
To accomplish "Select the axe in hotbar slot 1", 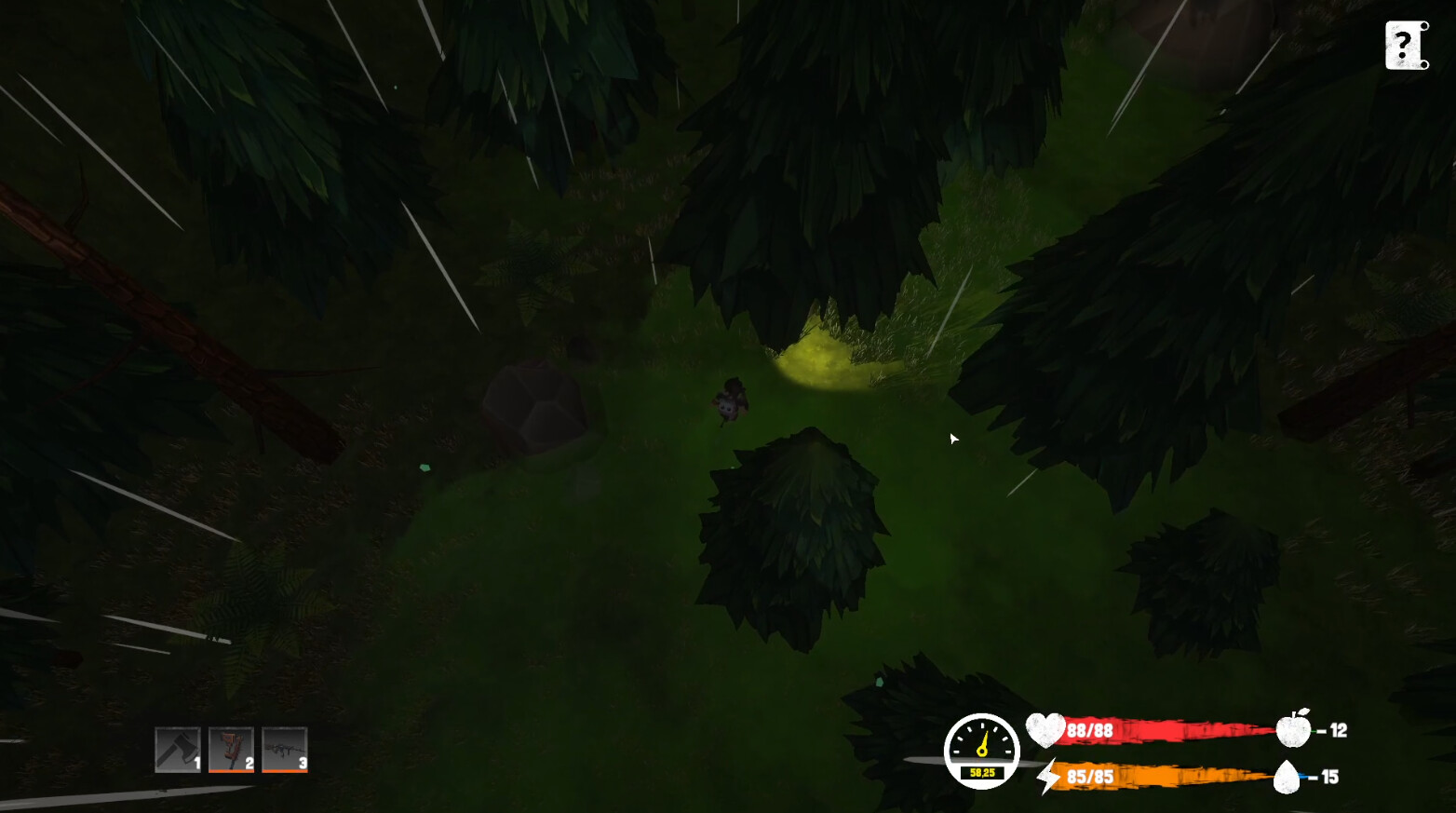I will (x=178, y=748).
